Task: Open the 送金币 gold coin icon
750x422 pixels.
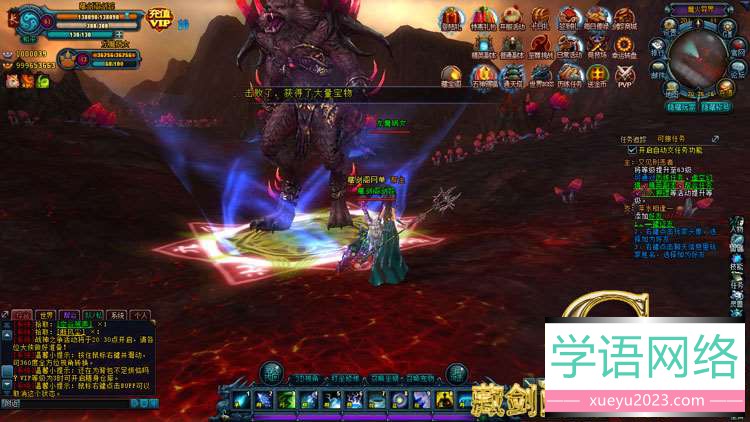Action: click(597, 77)
